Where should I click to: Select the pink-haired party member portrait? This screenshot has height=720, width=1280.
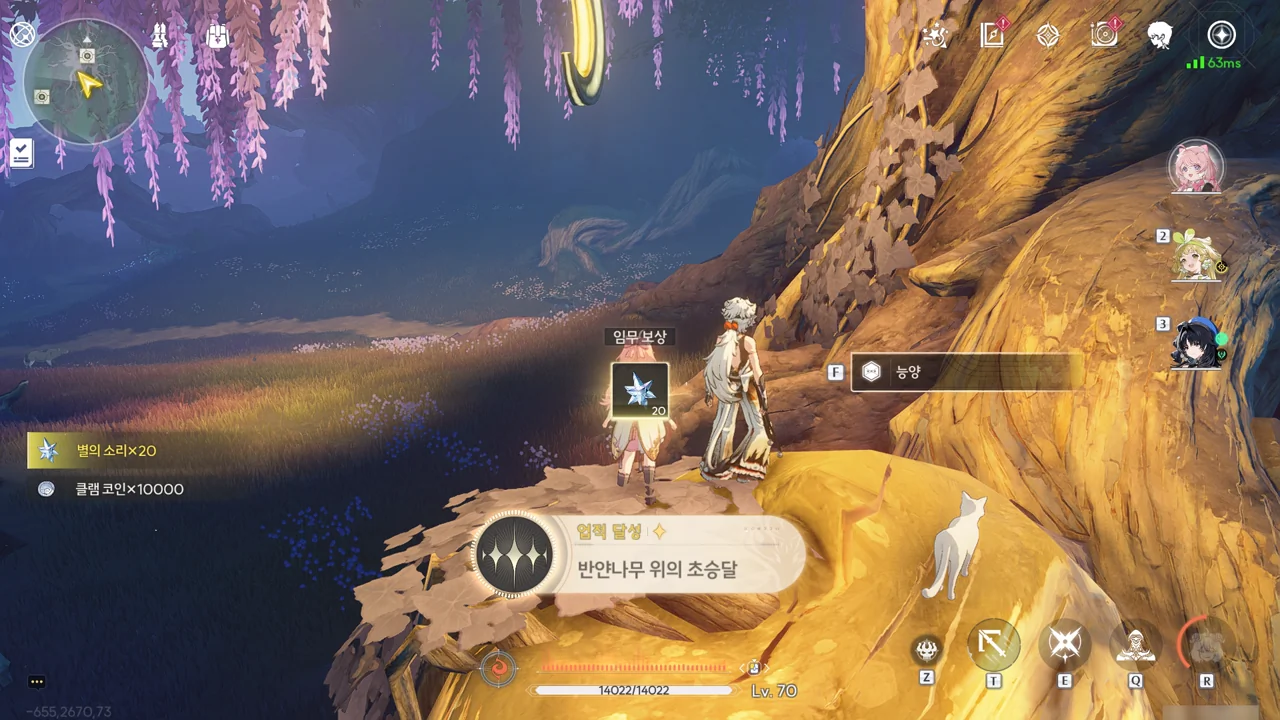tap(1196, 167)
